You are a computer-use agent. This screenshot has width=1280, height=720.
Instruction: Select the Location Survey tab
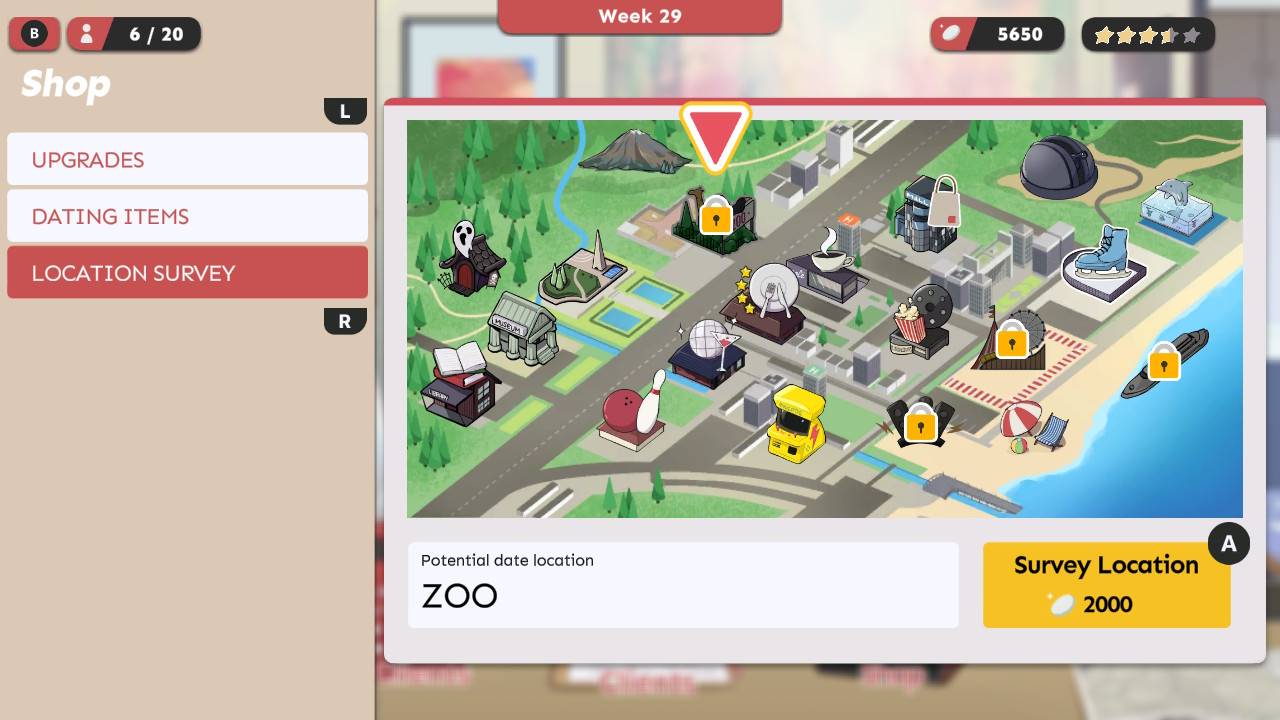tap(187, 273)
